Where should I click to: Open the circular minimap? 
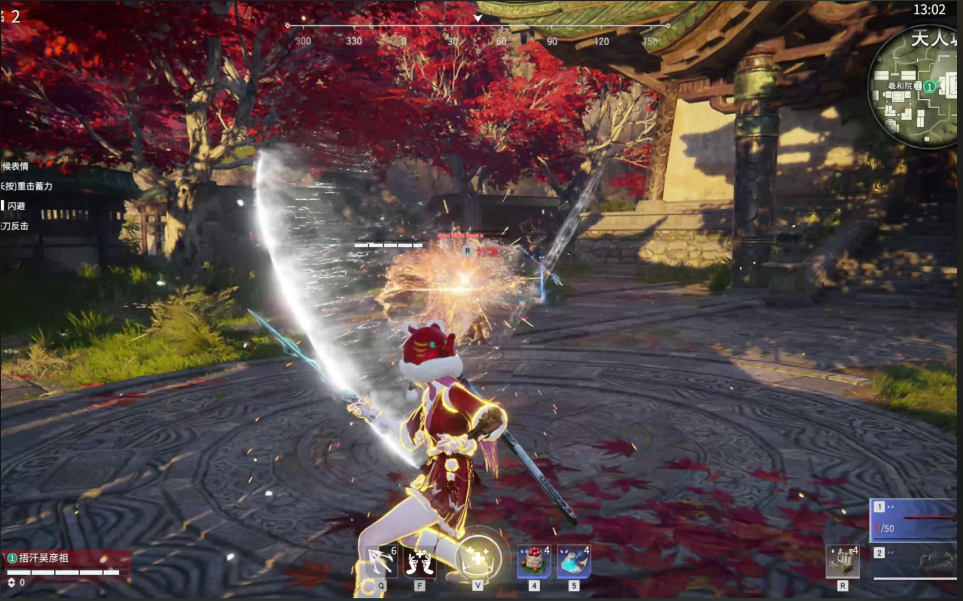[915, 87]
